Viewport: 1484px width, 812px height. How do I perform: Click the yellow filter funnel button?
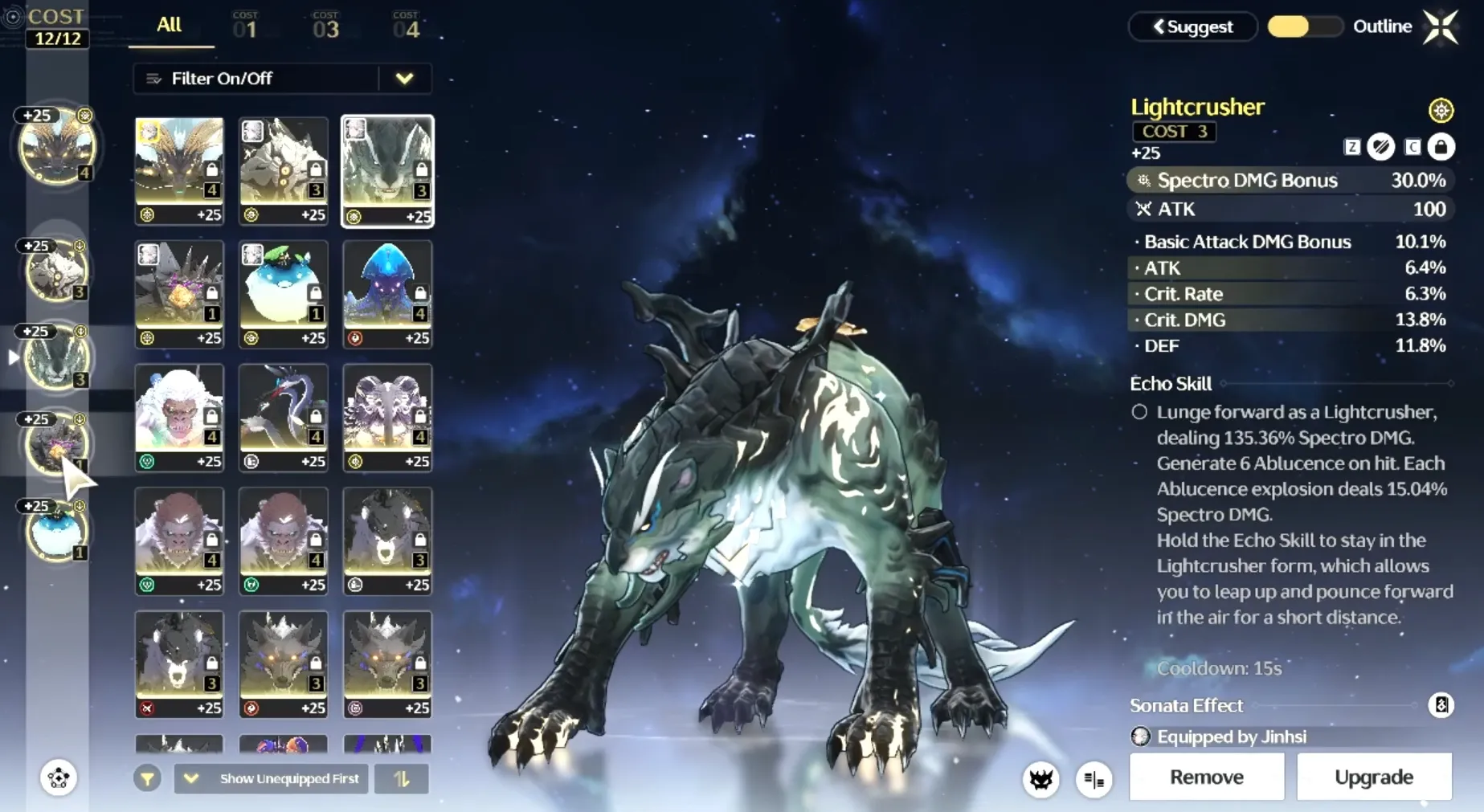point(147,778)
